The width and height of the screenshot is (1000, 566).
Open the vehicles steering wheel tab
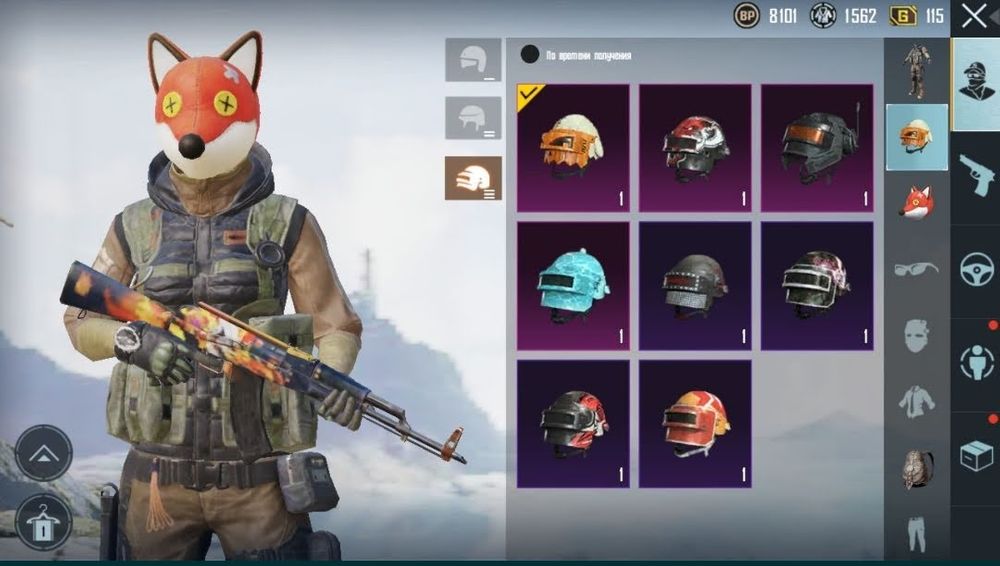click(975, 270)
